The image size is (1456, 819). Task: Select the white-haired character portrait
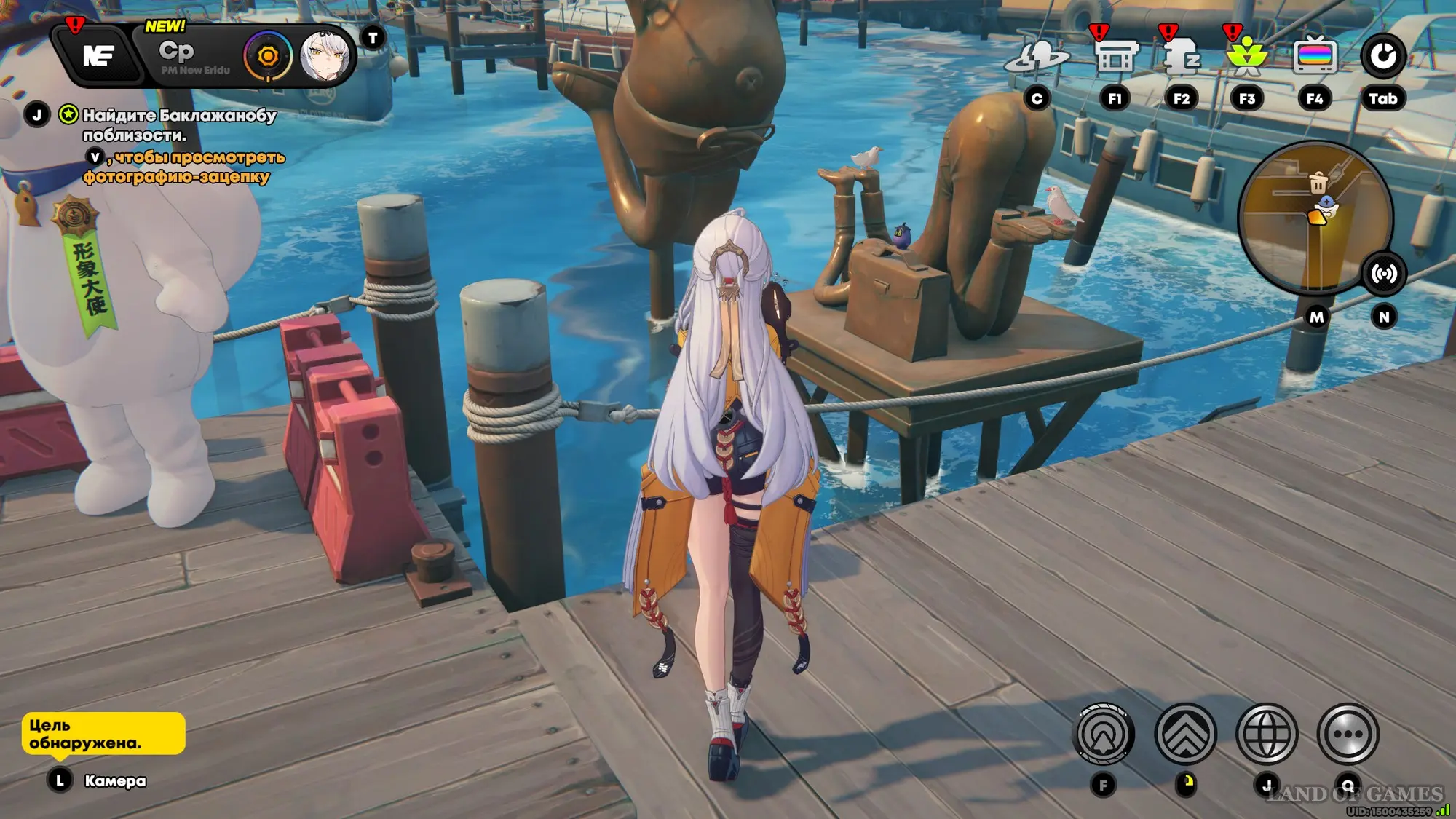(x=325, y=56)
